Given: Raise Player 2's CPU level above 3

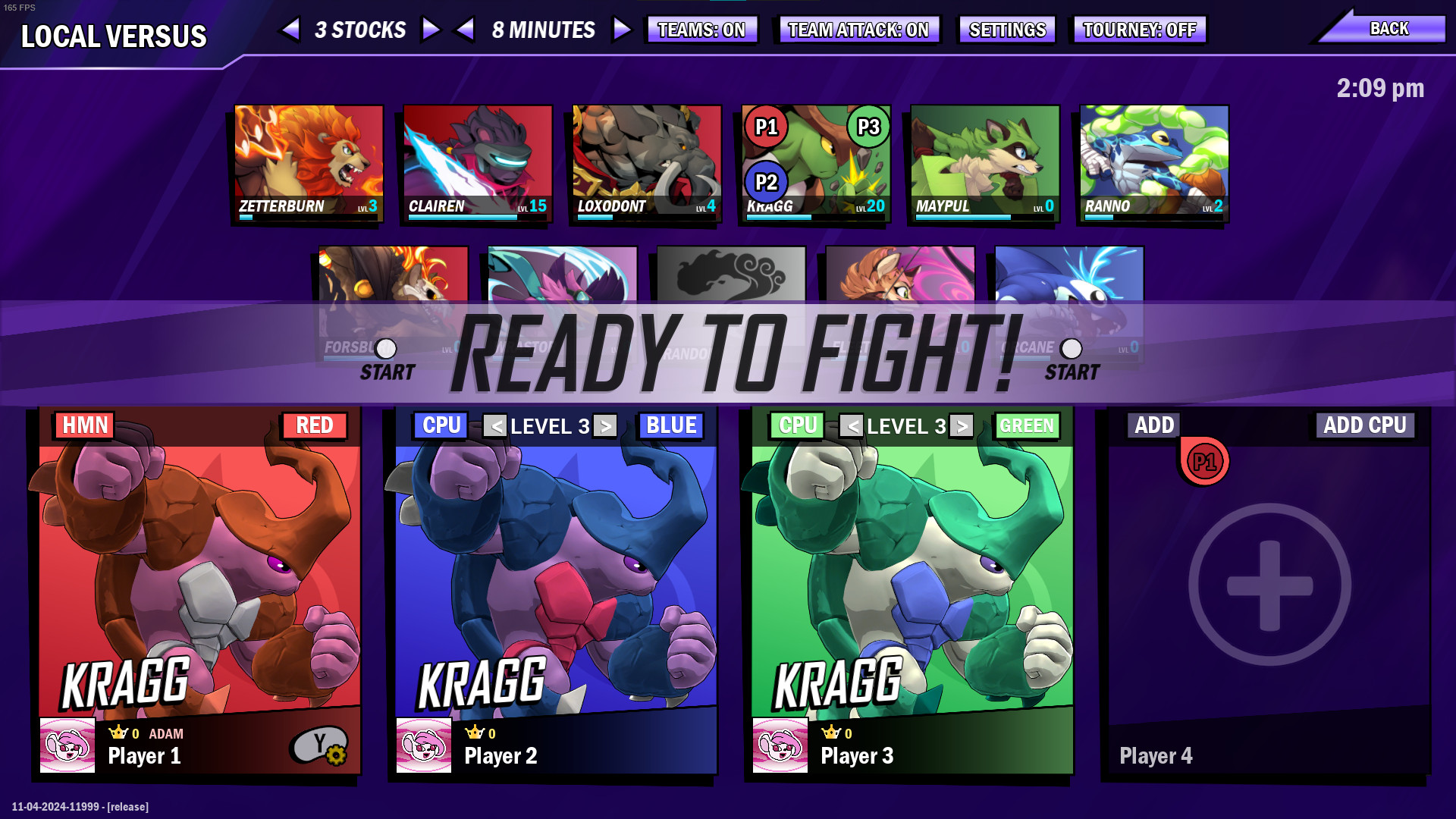Looking at the screenshot, I should [604, 426].
